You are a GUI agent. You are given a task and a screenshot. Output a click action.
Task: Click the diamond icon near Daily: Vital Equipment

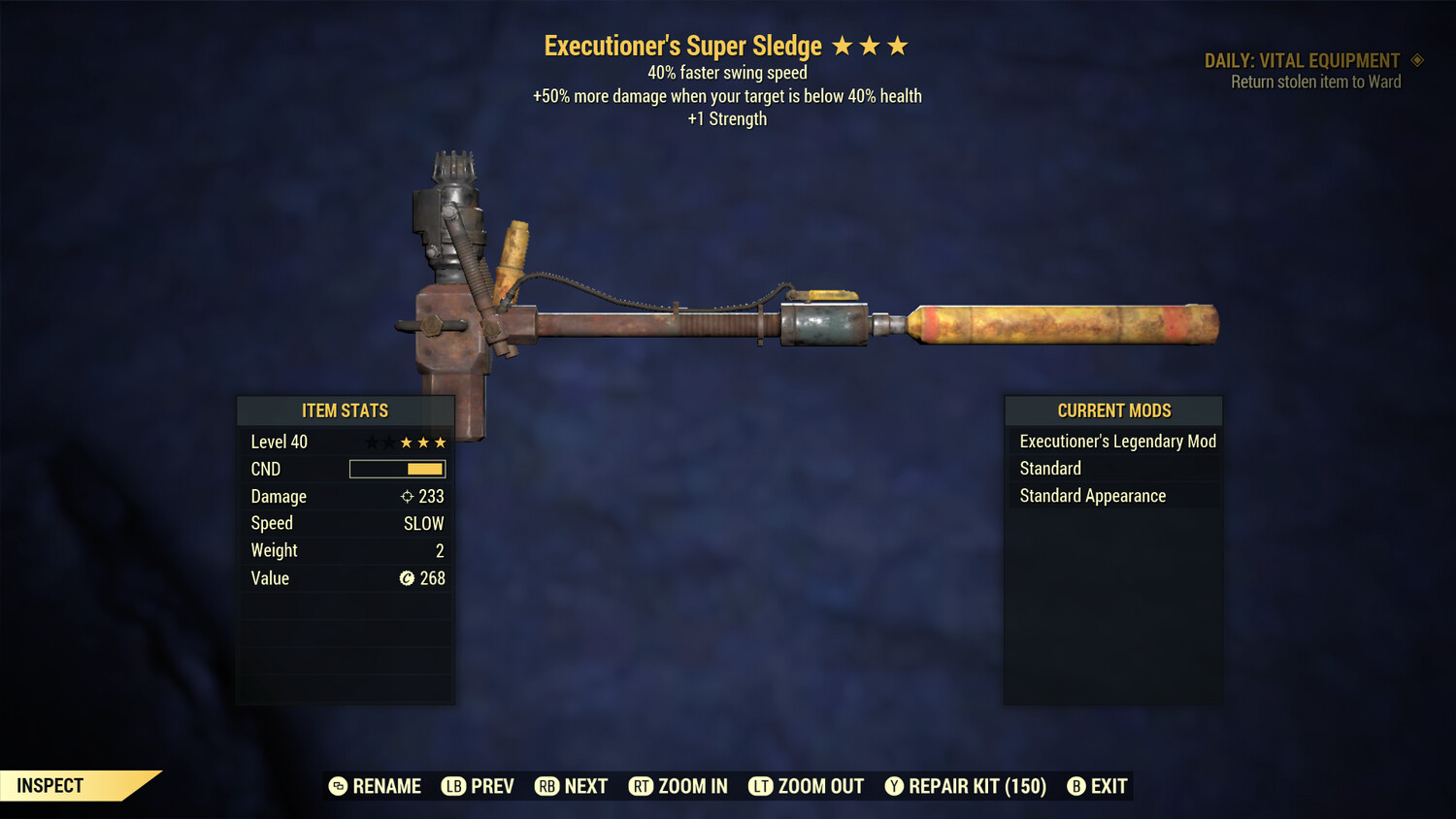pyautogui.click(x=1417, y=60)
